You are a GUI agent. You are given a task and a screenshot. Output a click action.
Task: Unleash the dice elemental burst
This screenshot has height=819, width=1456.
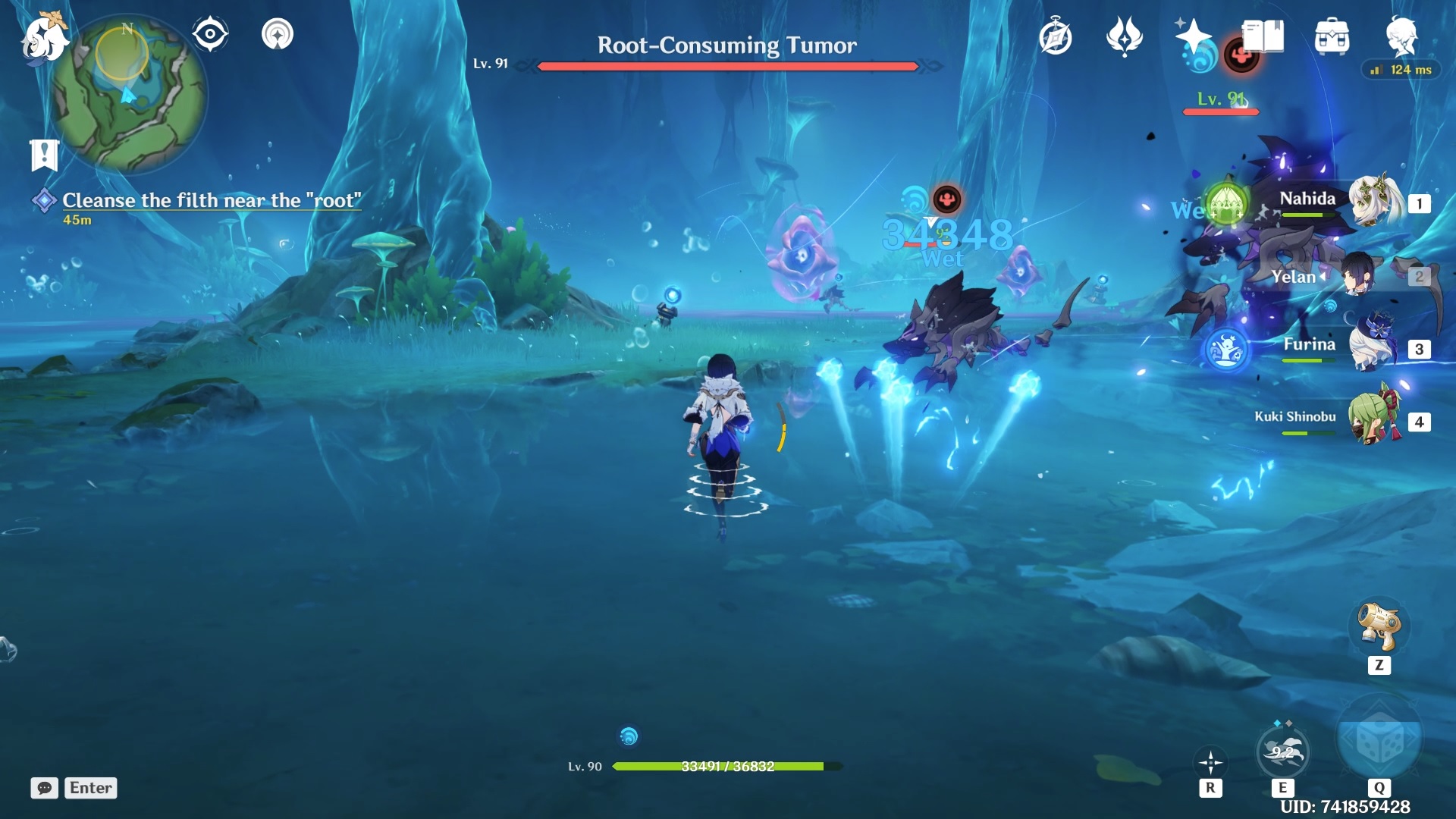point(1379,739)
